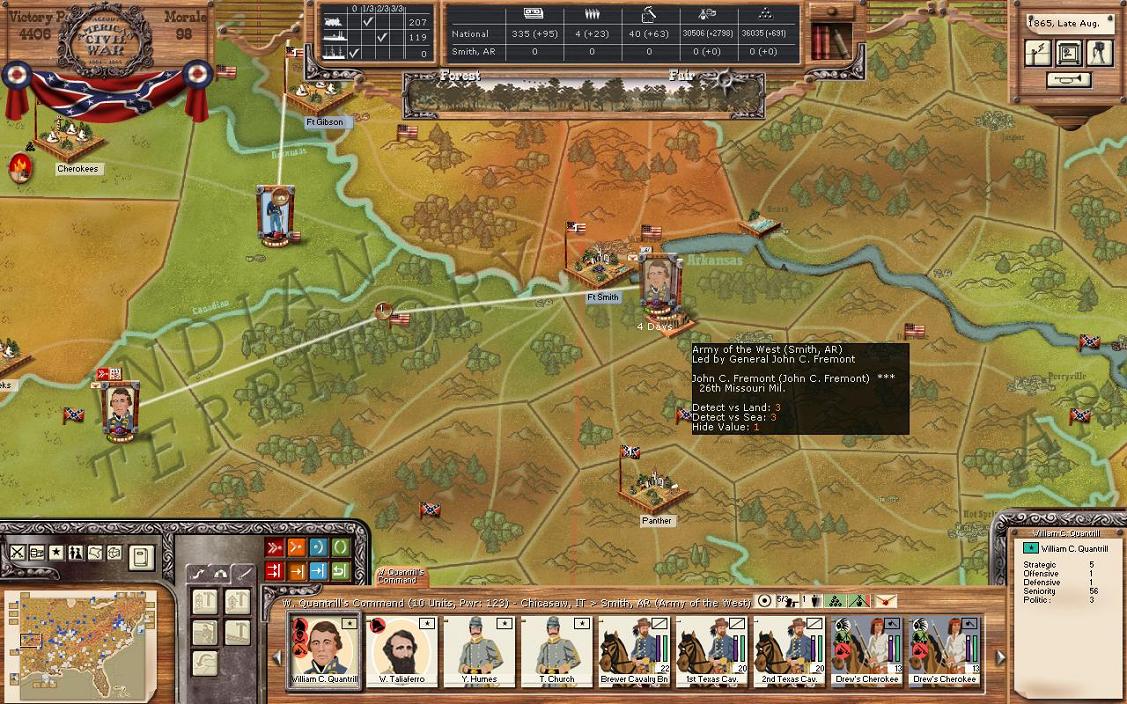Viewport: 1127px width, 704px height.
Task: Select the W. Taliaferro leader card
Action: click(x=401, y=650)
